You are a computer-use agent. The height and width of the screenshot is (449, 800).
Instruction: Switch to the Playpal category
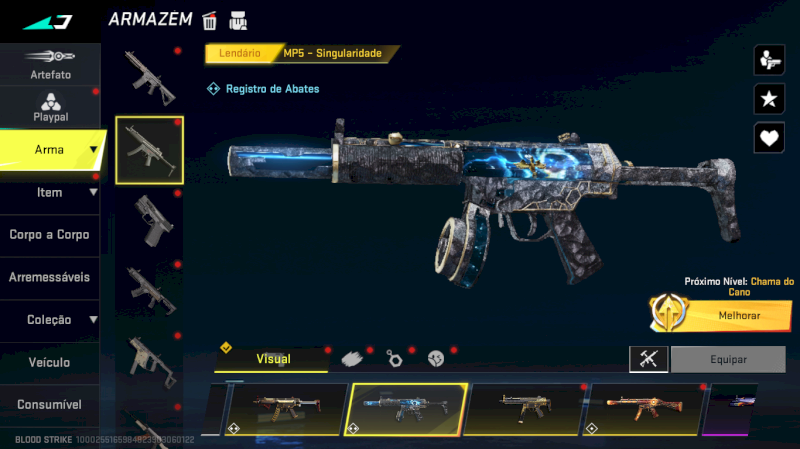pyautogui.click(x=50, y=107)
